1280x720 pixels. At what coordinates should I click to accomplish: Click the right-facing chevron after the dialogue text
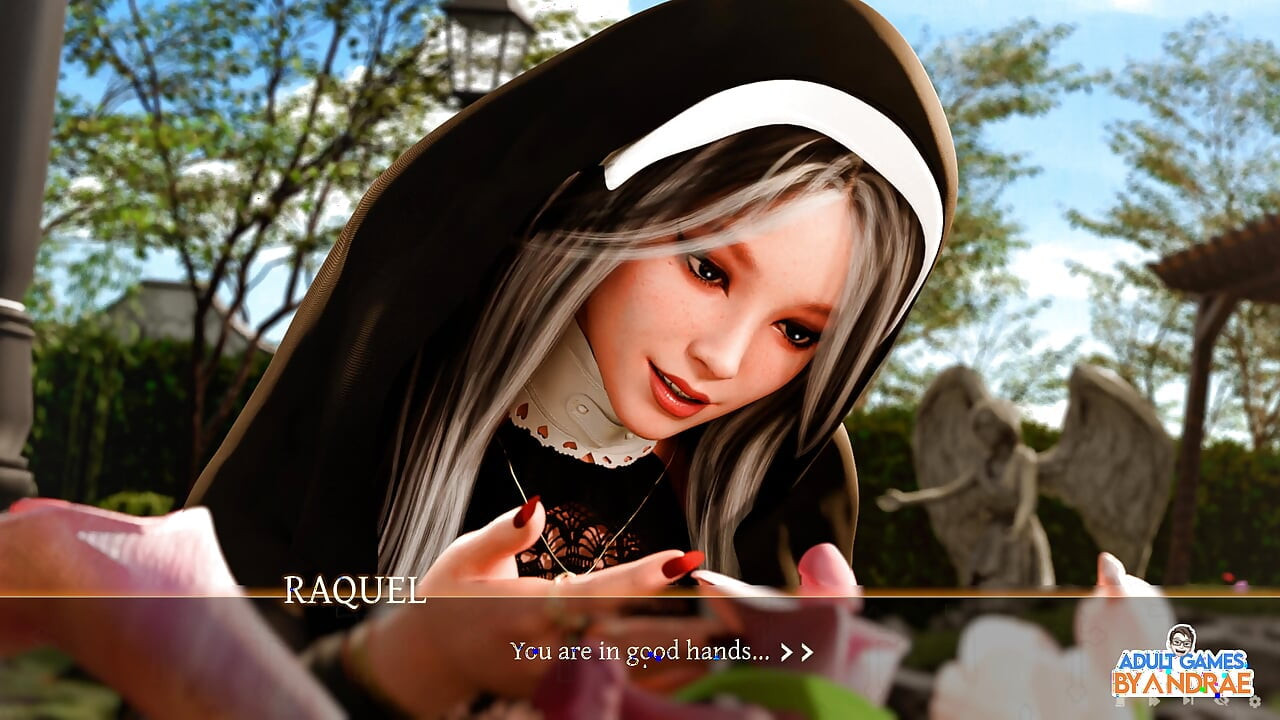tap(795, 652)
